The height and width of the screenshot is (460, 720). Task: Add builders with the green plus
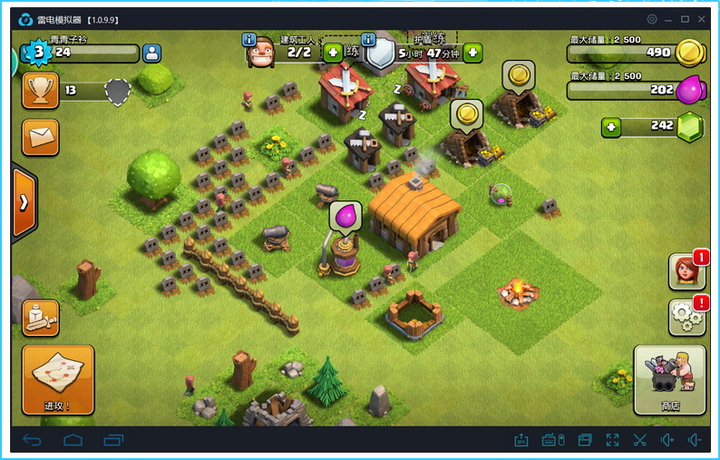point(333,52)
